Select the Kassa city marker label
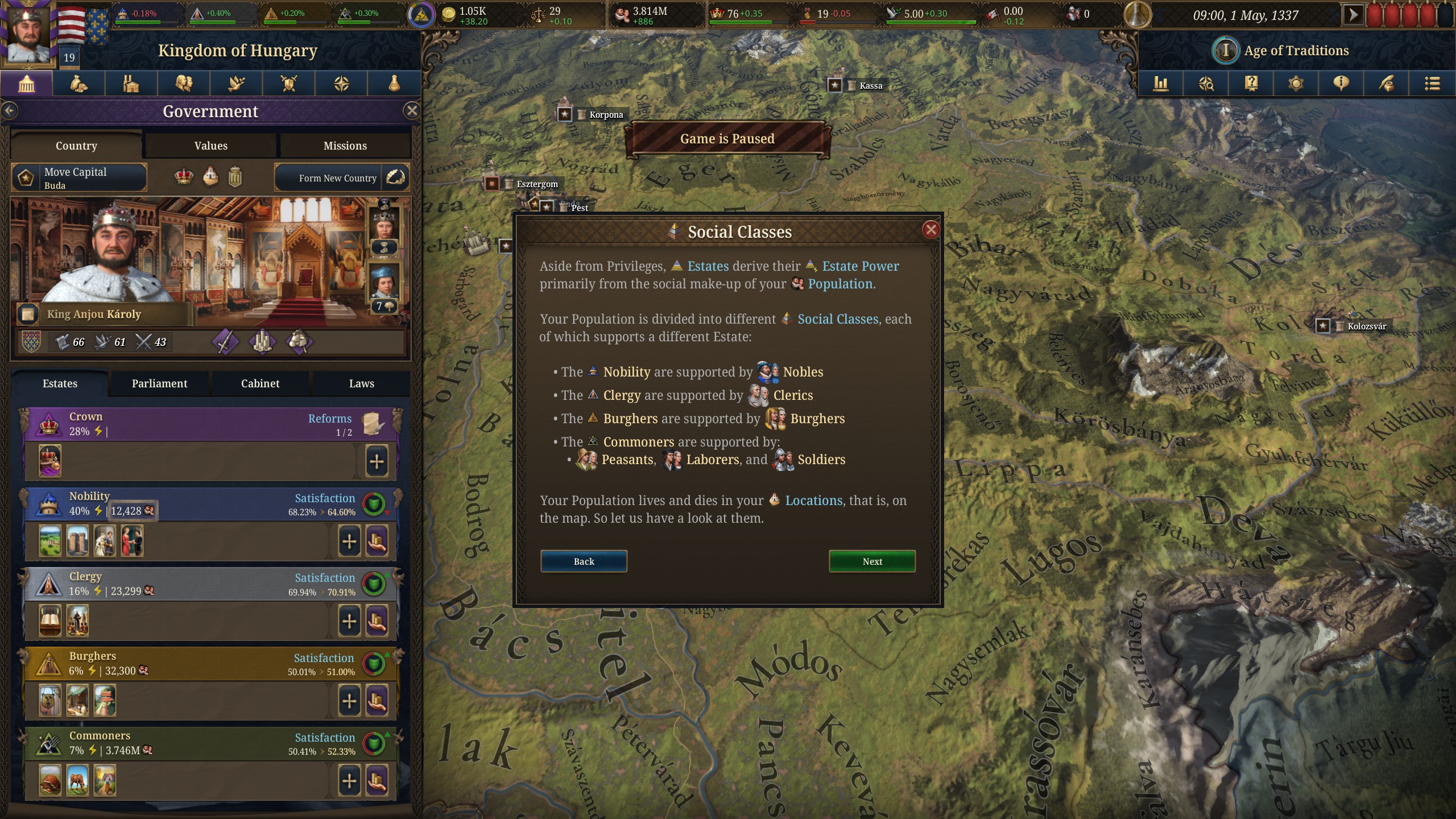This screenshot has height=819, width=1456. coord(870,86)
